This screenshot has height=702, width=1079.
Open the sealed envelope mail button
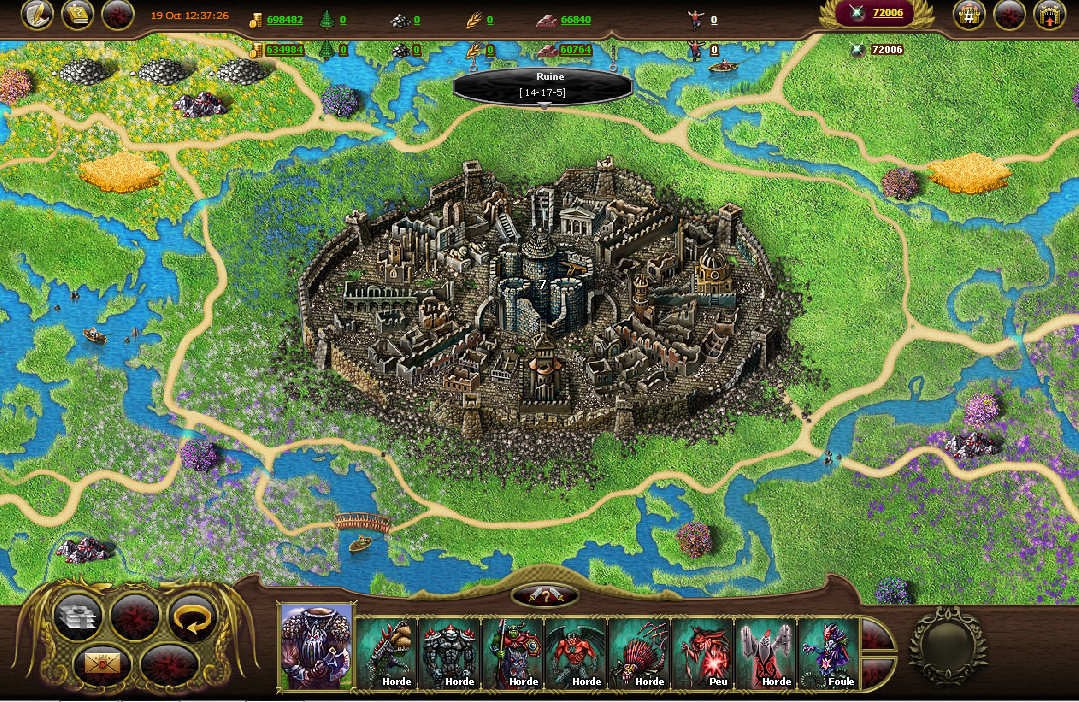[101, 662]
